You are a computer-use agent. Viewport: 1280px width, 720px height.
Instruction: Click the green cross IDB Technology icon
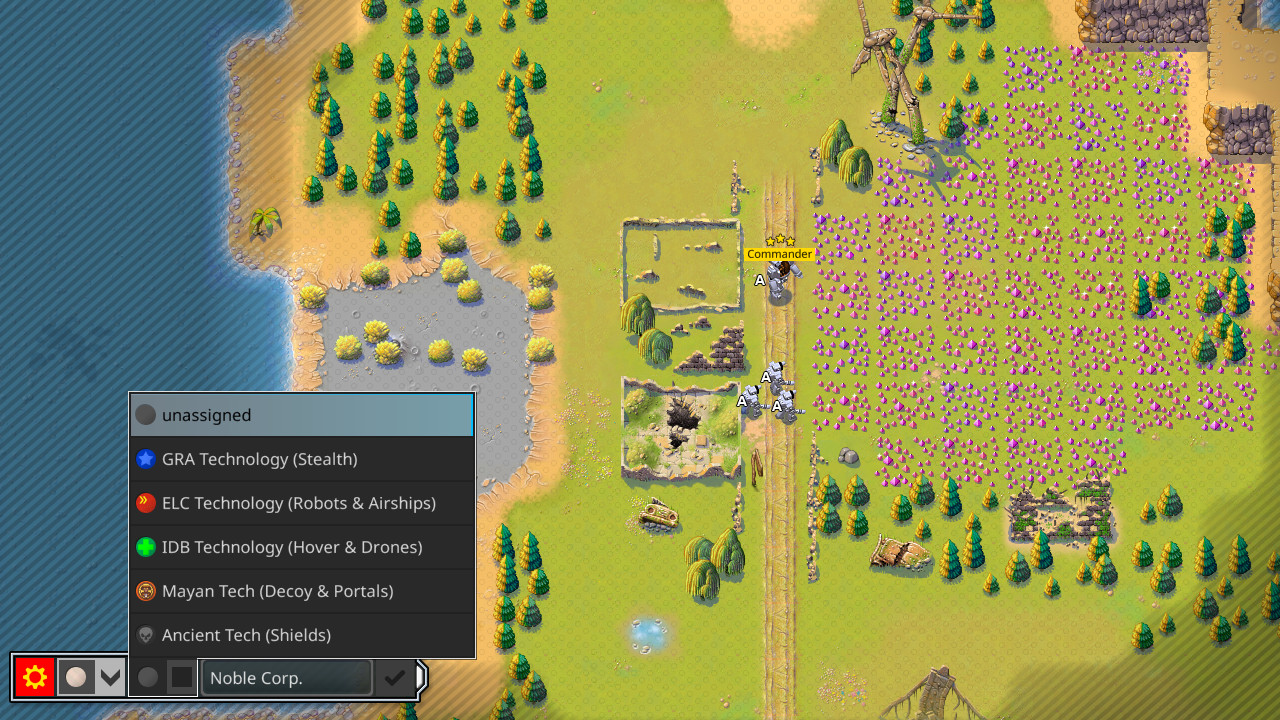pyautogui.click(x=145, y=547)
